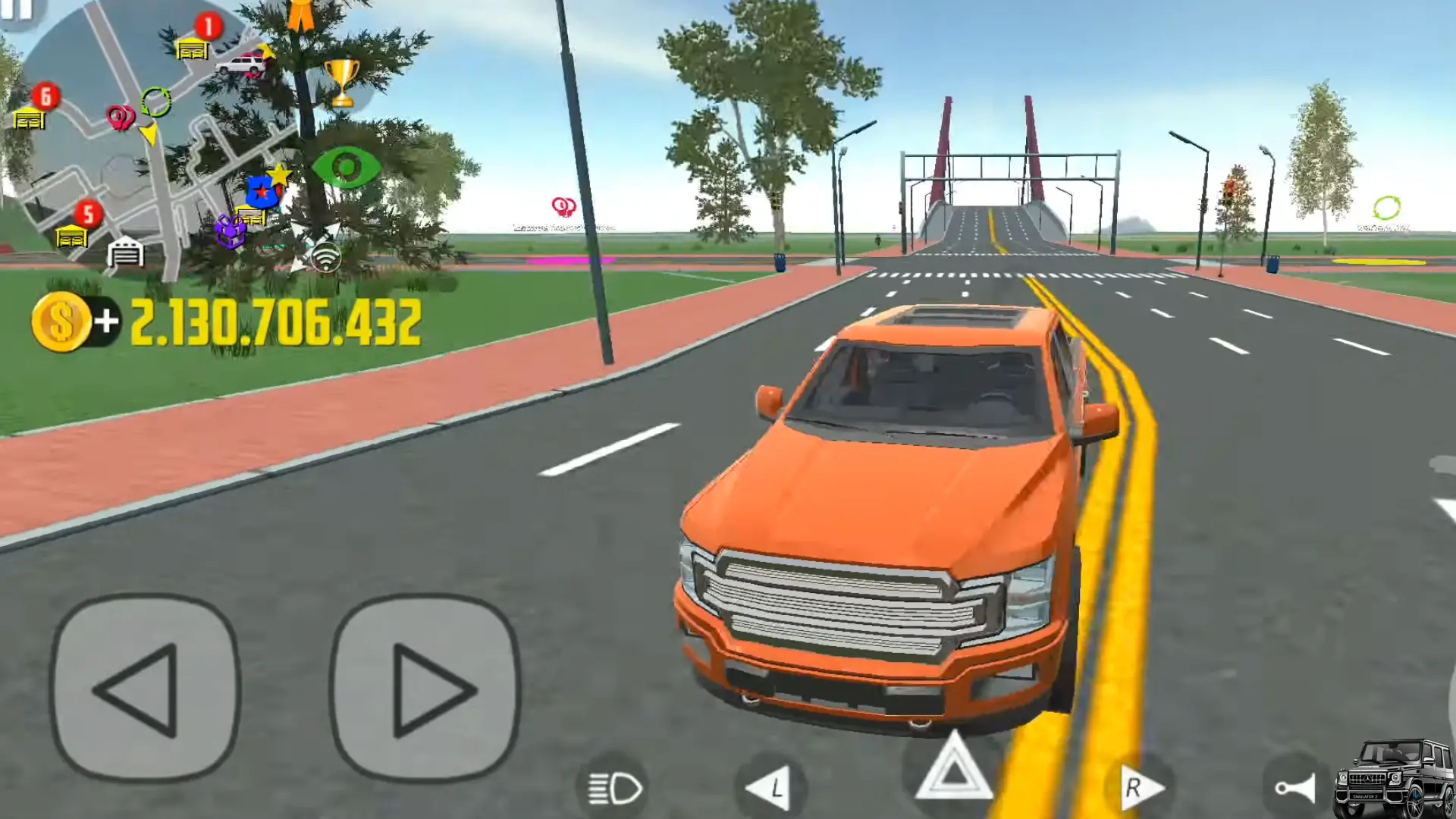Steer right with the right arrow pad
This screenshot has width=1456, height=819.
426,689
